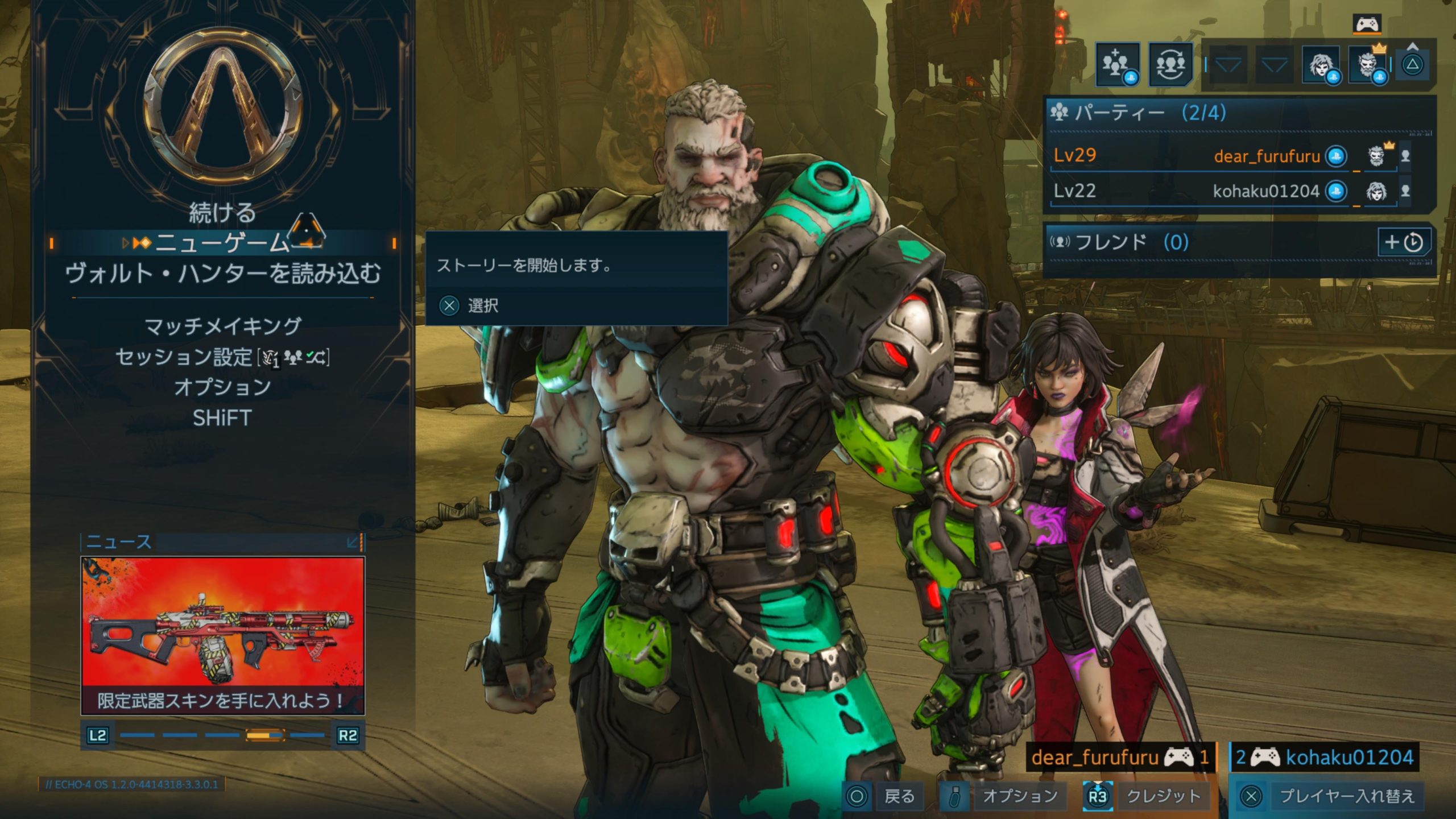
Task: Open セッション設定 session settings
Action: (222, 357)
